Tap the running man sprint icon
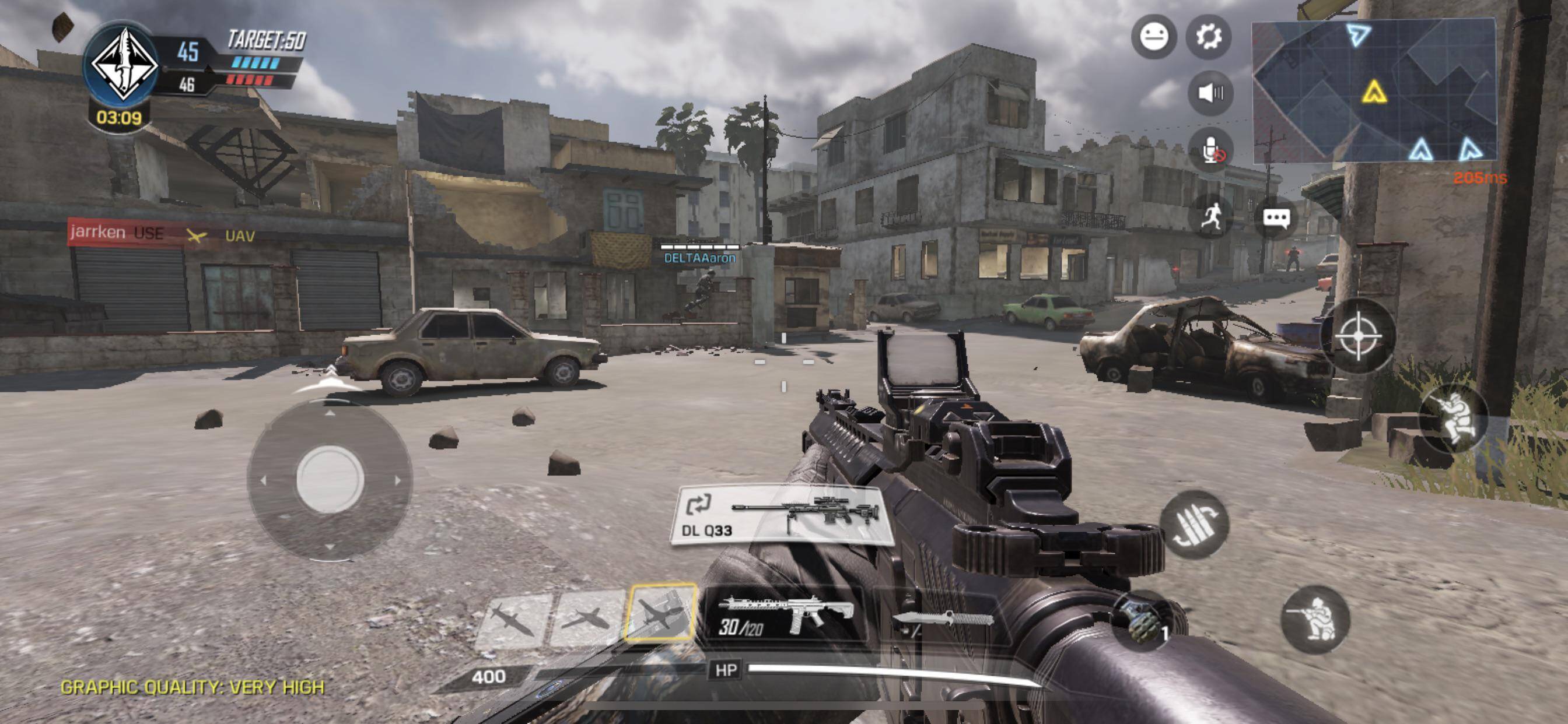Viewport: 1568px width, 724px height. click(1210, 217)
